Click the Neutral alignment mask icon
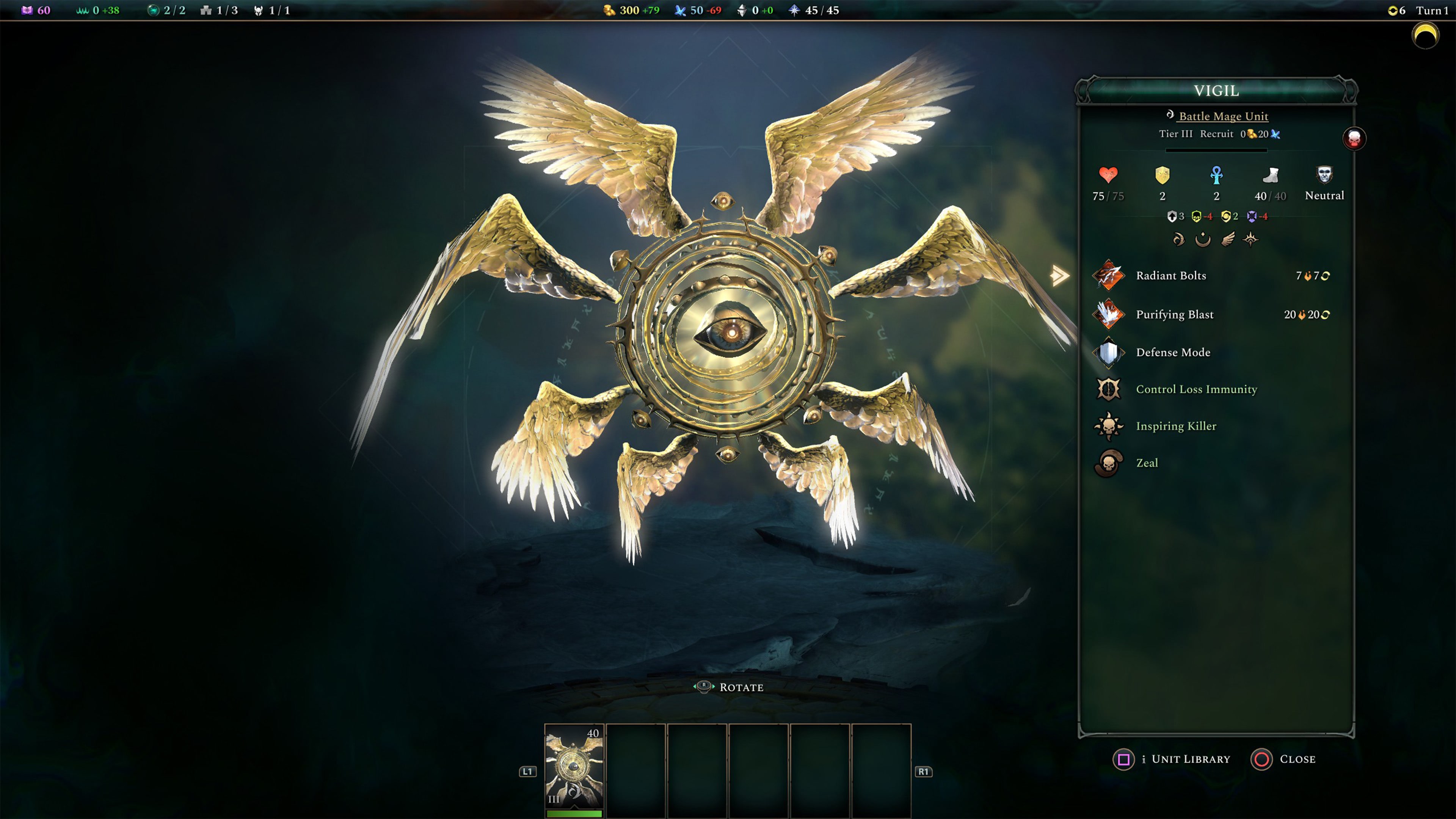This screenshot has width=1456, height=819. pyautogui.click(x=1324, y=175)
